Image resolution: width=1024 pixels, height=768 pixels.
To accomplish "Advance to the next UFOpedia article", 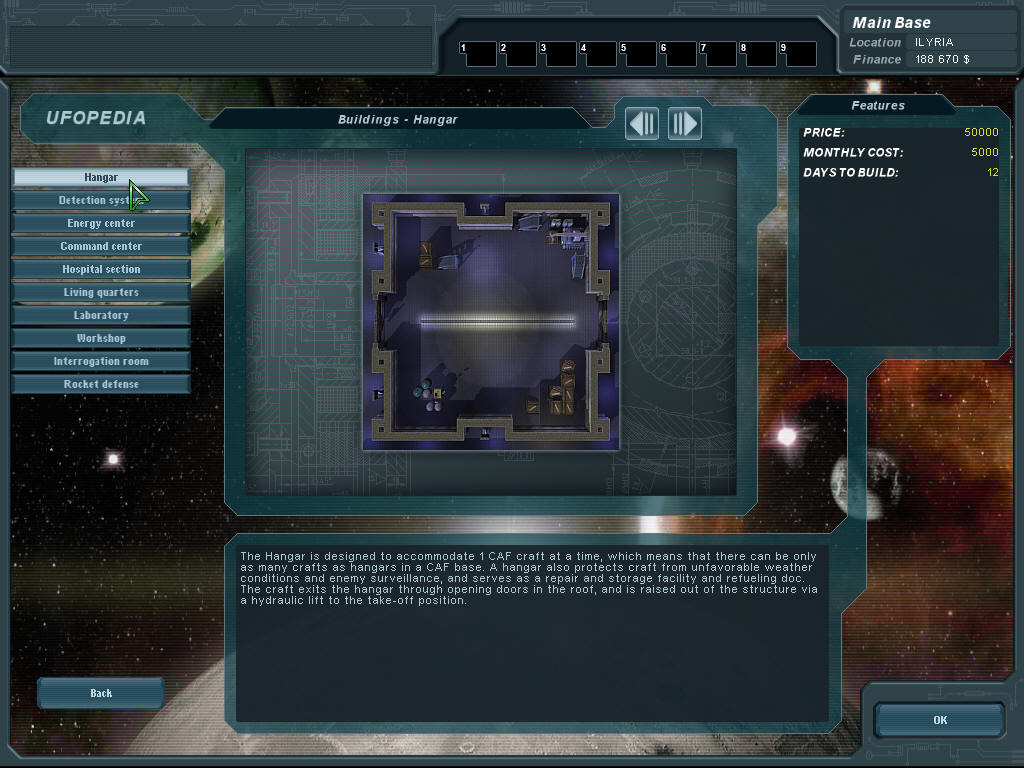I will click(x=685, y=124).
